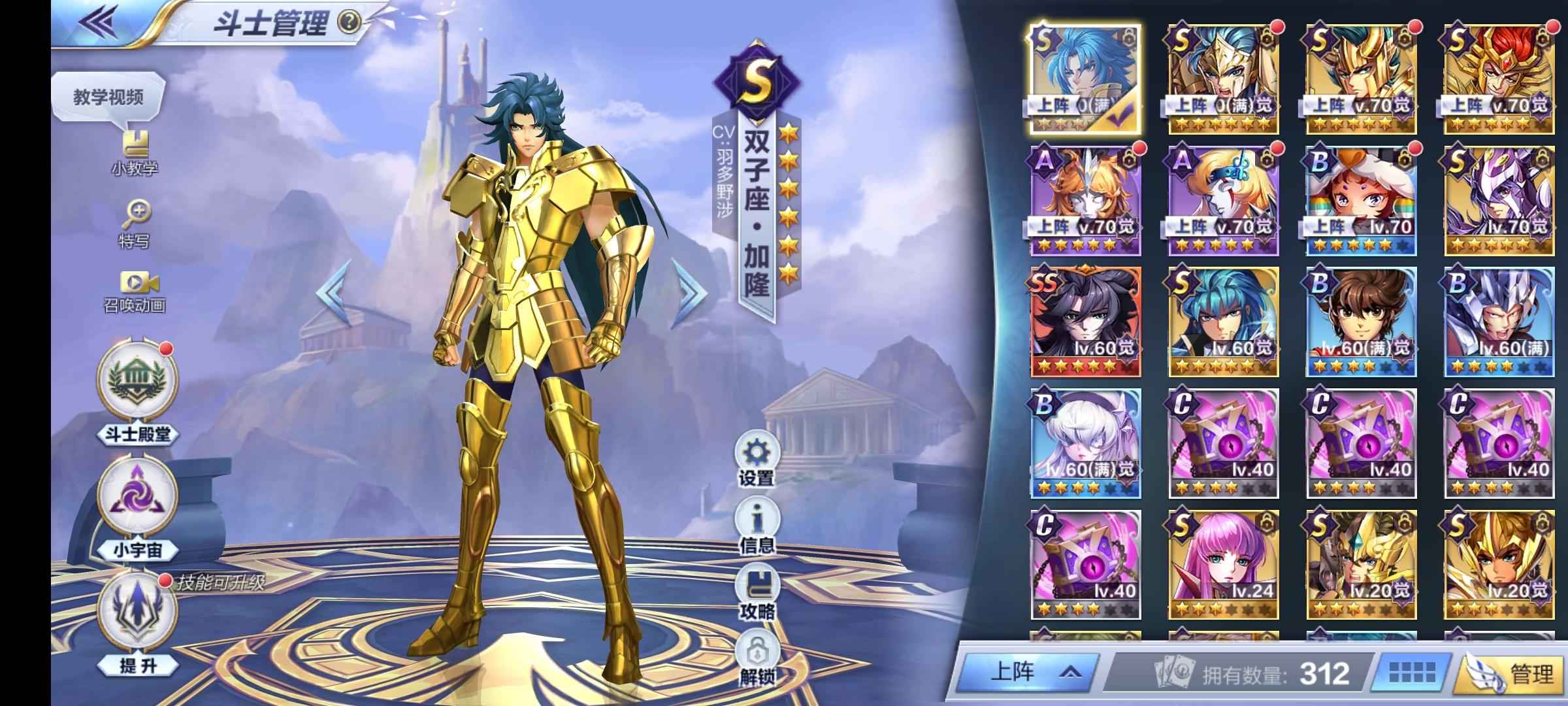Viewport: 1568px width, 706px height.
Task: Open the 攻略 strategy guide
Action: pos(757,593)
